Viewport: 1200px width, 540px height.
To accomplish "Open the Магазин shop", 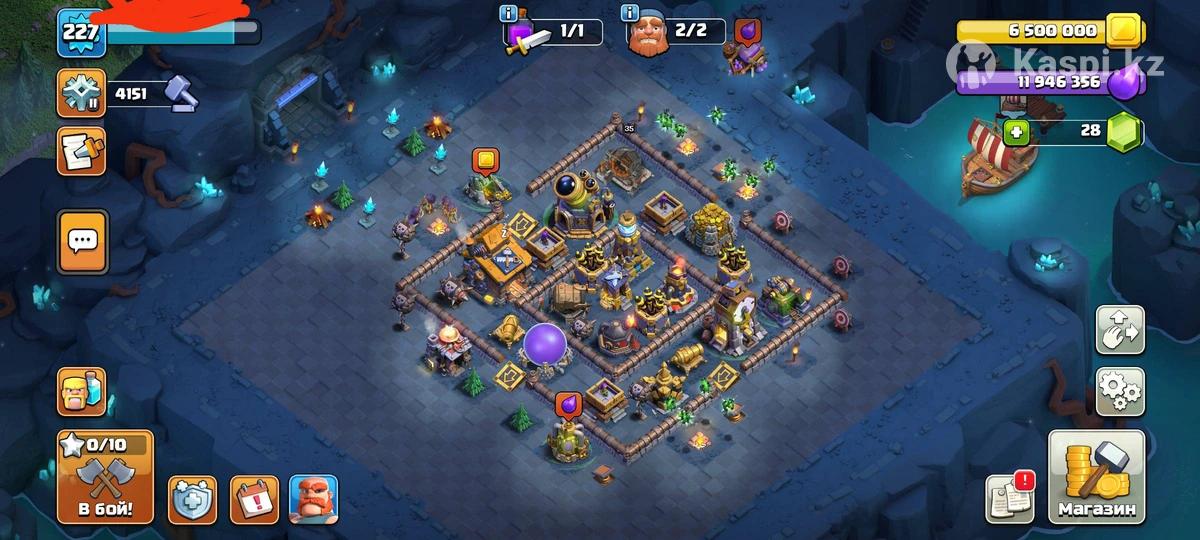I will pyautogui.click(x=1097, y=478).
